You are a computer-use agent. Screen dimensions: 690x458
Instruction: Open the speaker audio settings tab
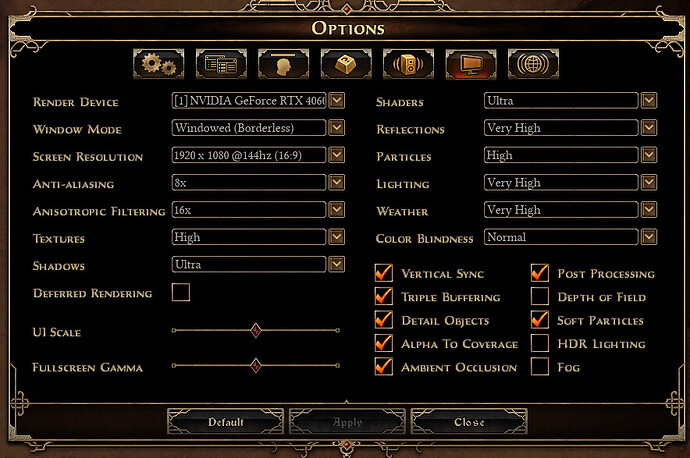[x=408, y=64]
